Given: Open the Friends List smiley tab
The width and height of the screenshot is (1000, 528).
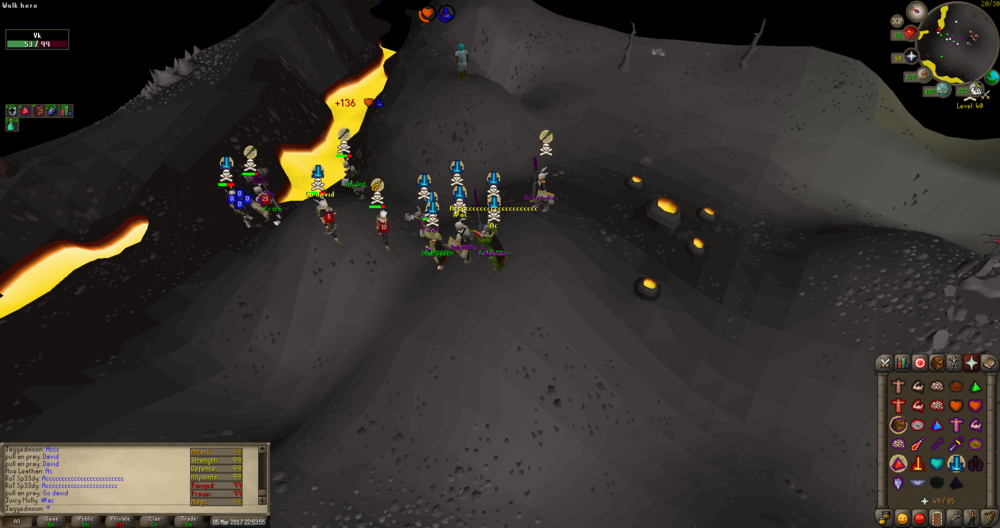Looking at the screenshot, I should [902, 517].
